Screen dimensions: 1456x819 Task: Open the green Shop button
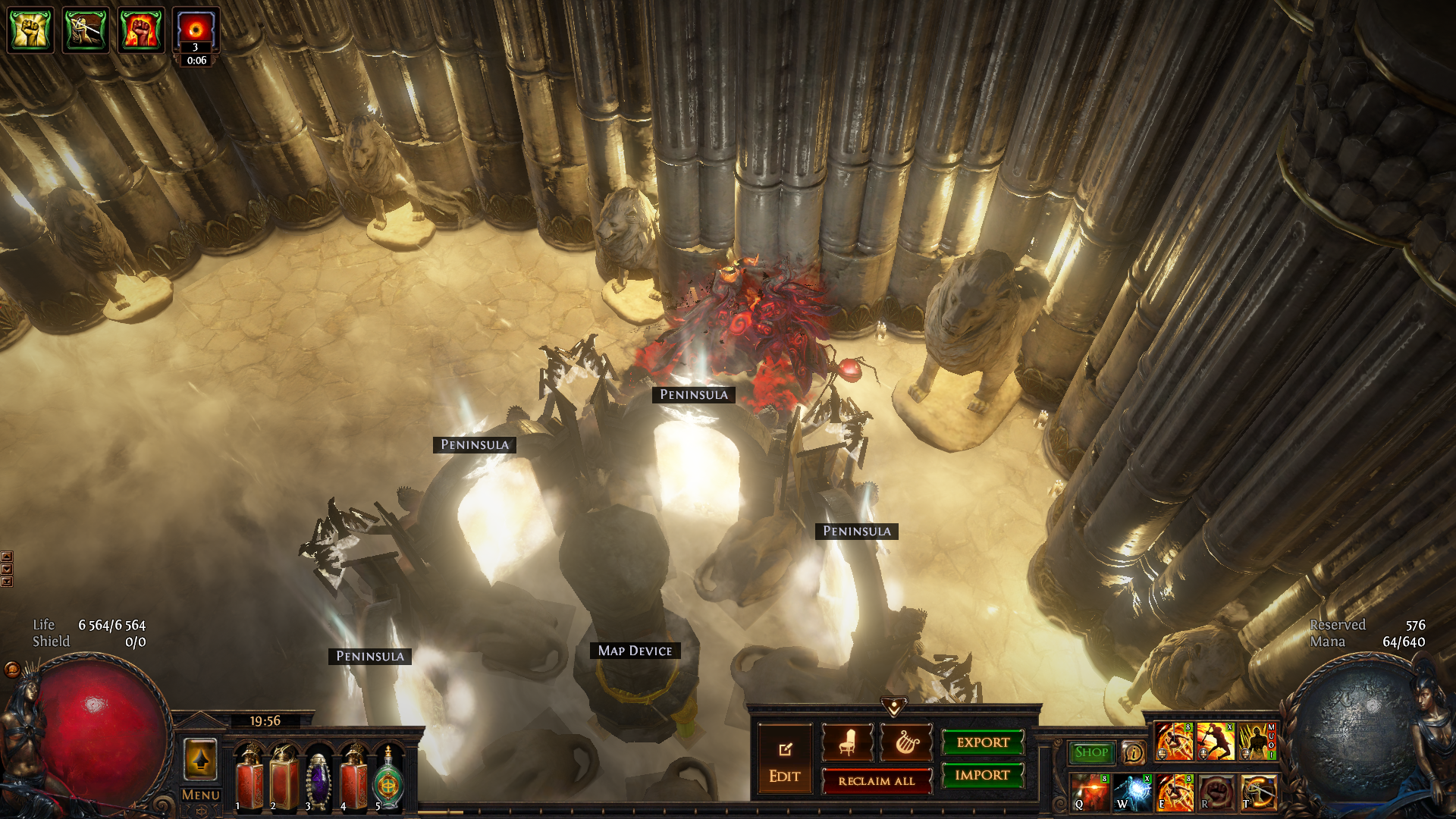point(1091,752)
